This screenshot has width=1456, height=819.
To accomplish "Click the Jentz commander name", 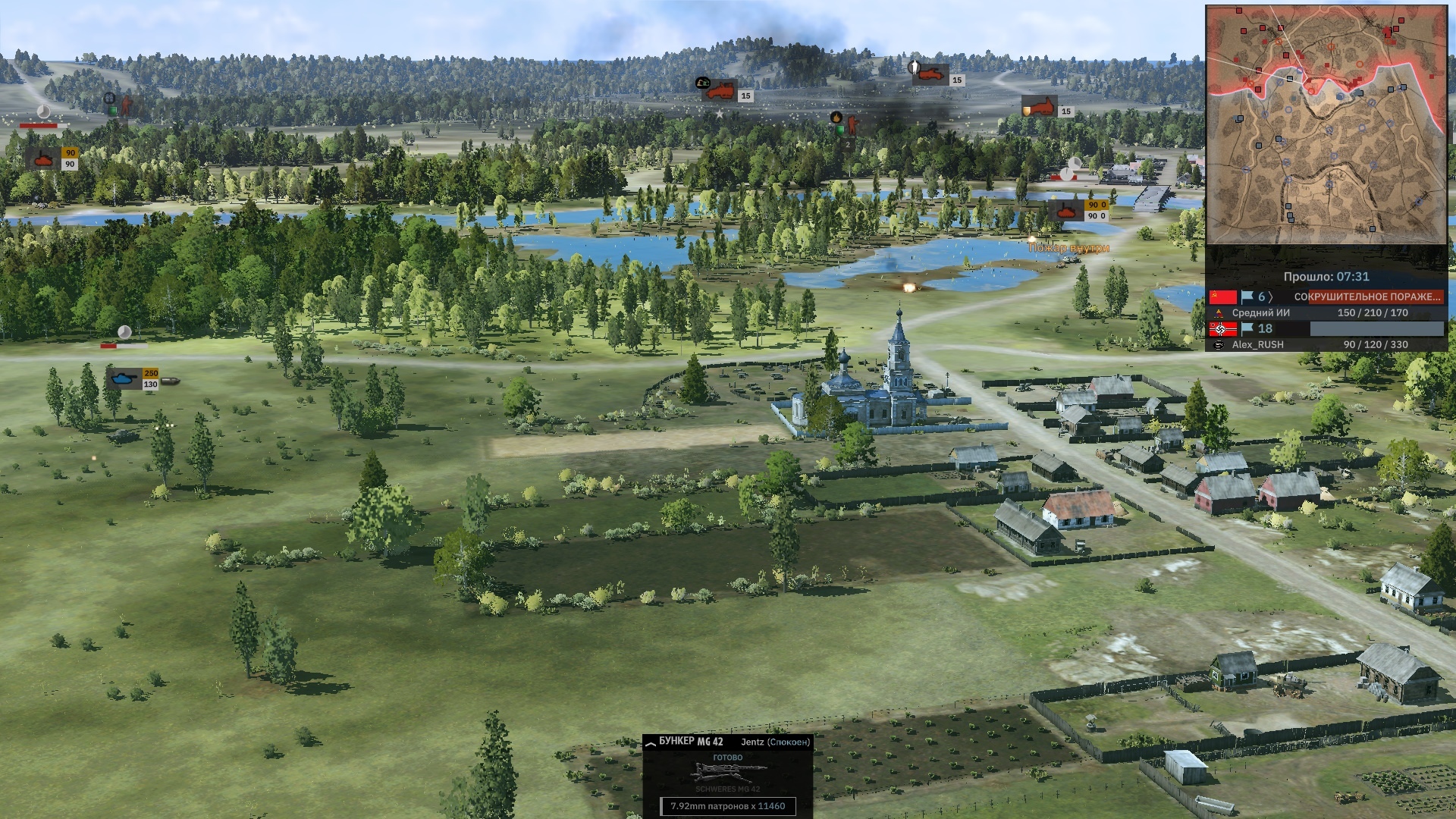I will click(752, 742).
